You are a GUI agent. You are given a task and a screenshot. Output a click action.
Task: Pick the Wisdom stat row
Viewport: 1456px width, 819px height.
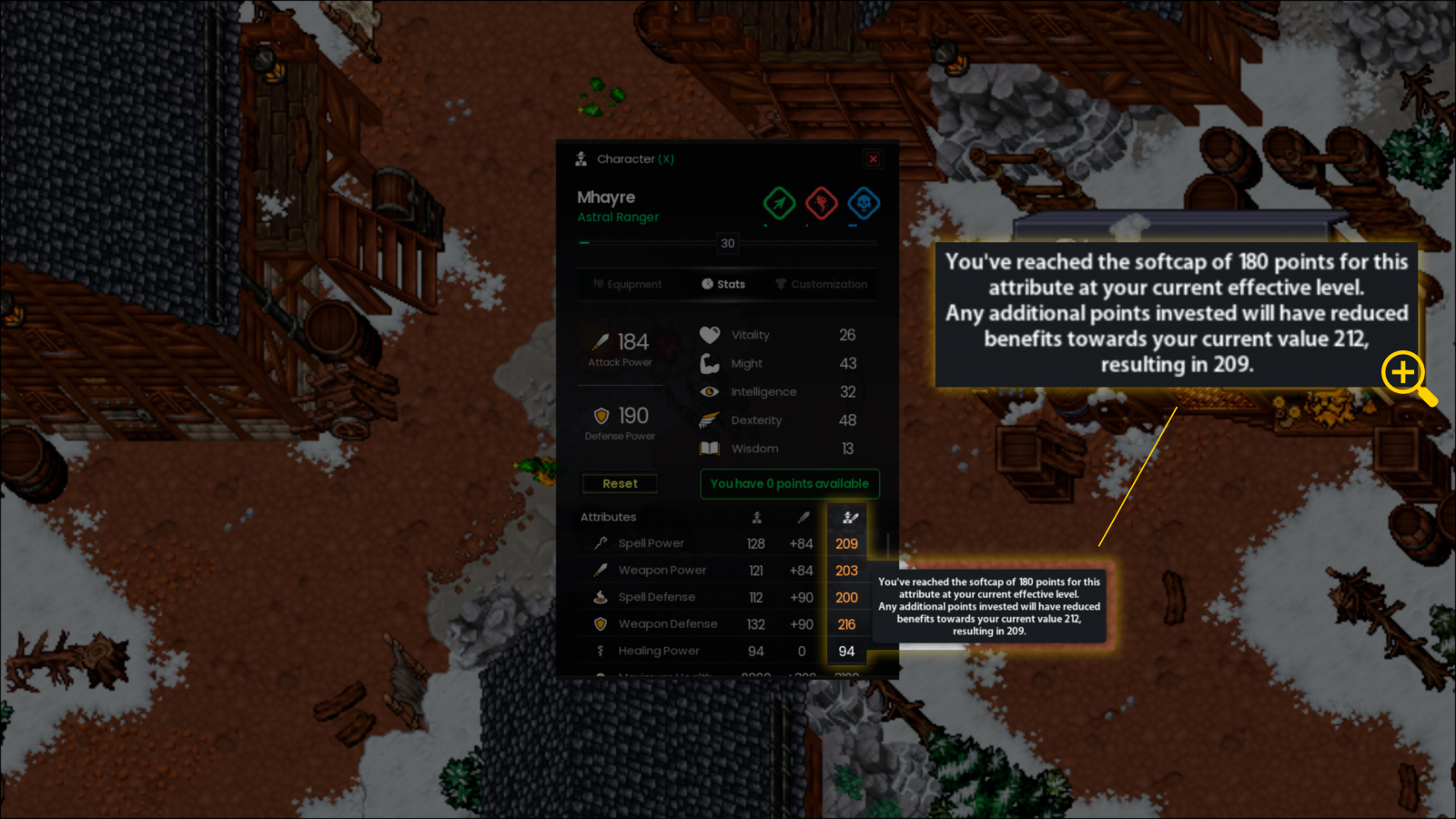click(x=778, y=449)
